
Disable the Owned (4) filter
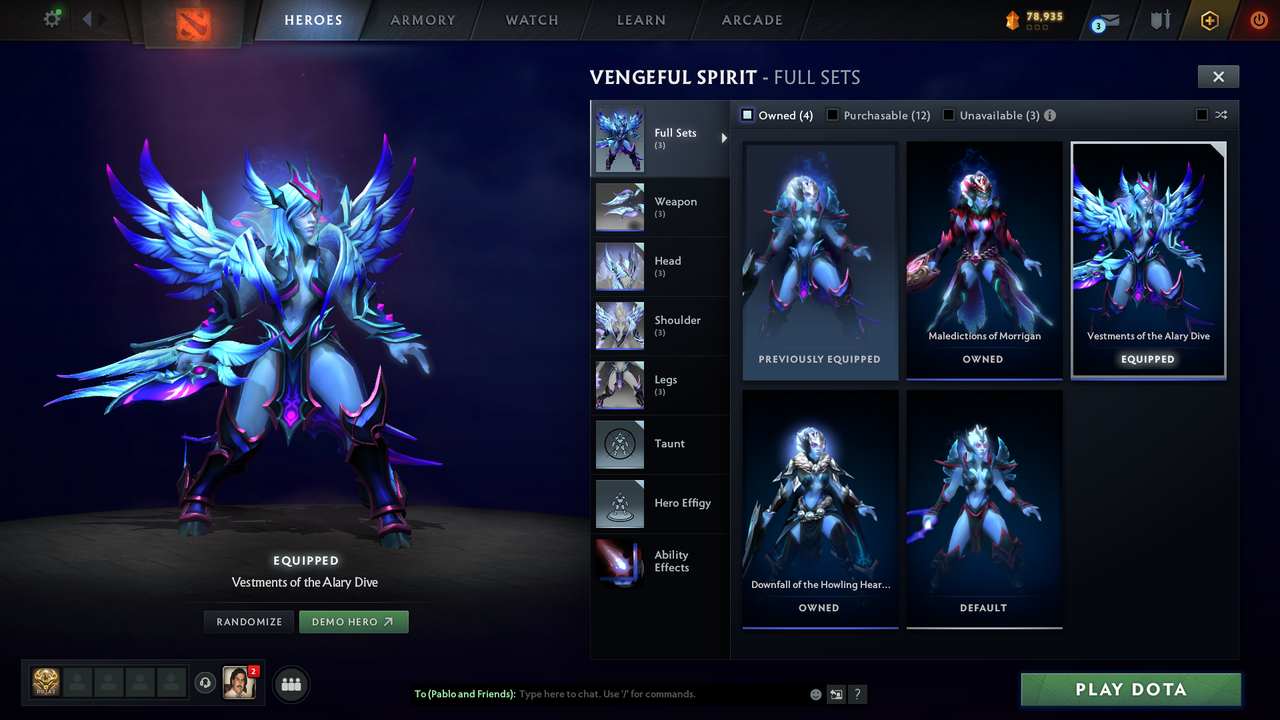[x=746, y=115]
